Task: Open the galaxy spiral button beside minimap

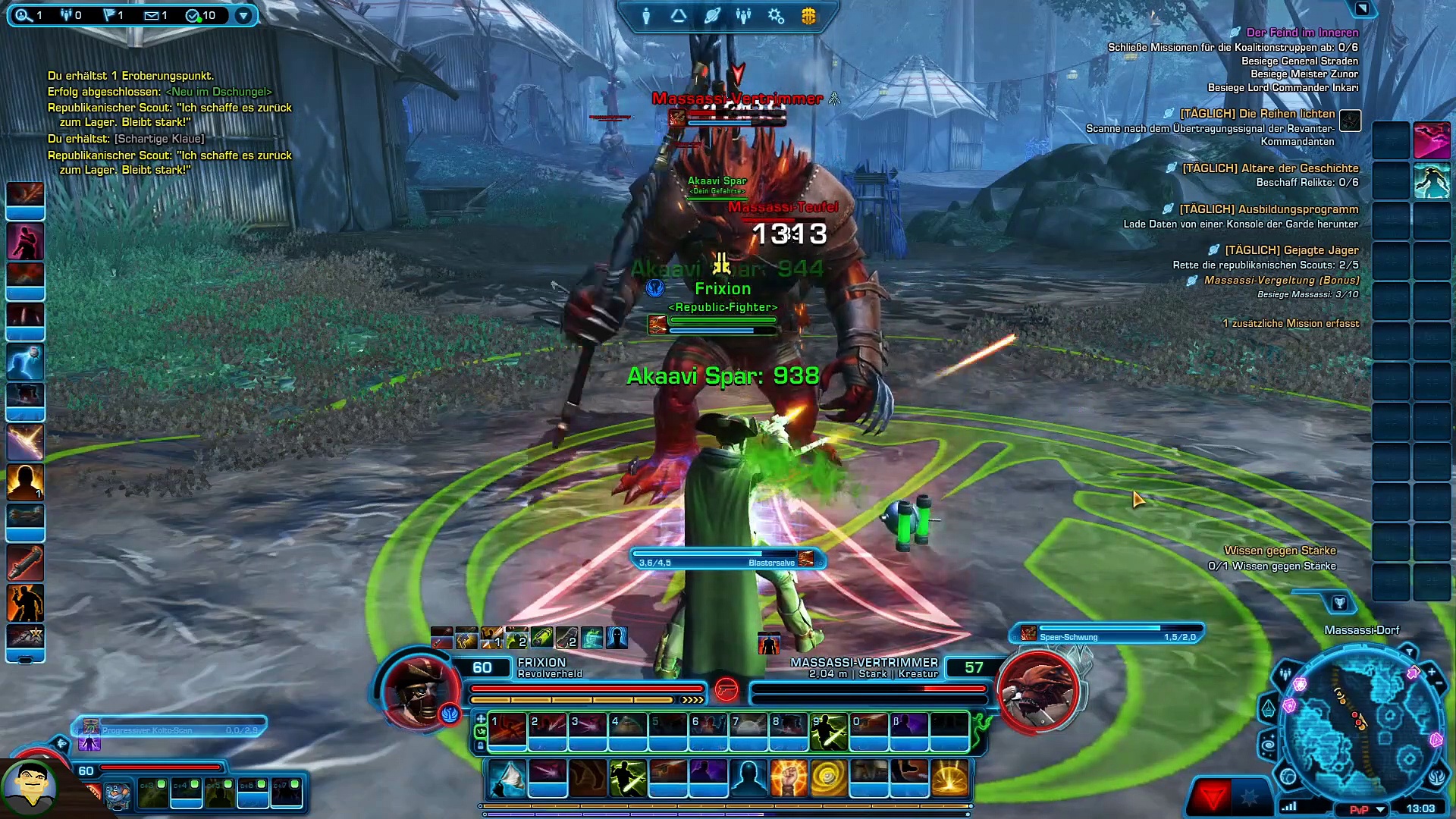Action: (x=1268, y=745)
